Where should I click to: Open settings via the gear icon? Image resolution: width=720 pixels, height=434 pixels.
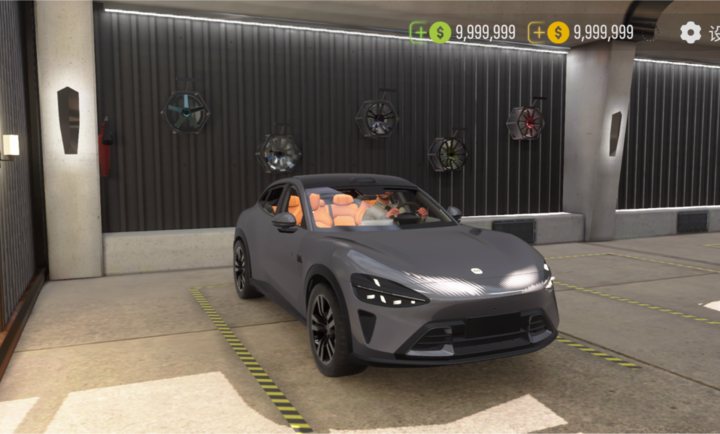pos(690,32)
